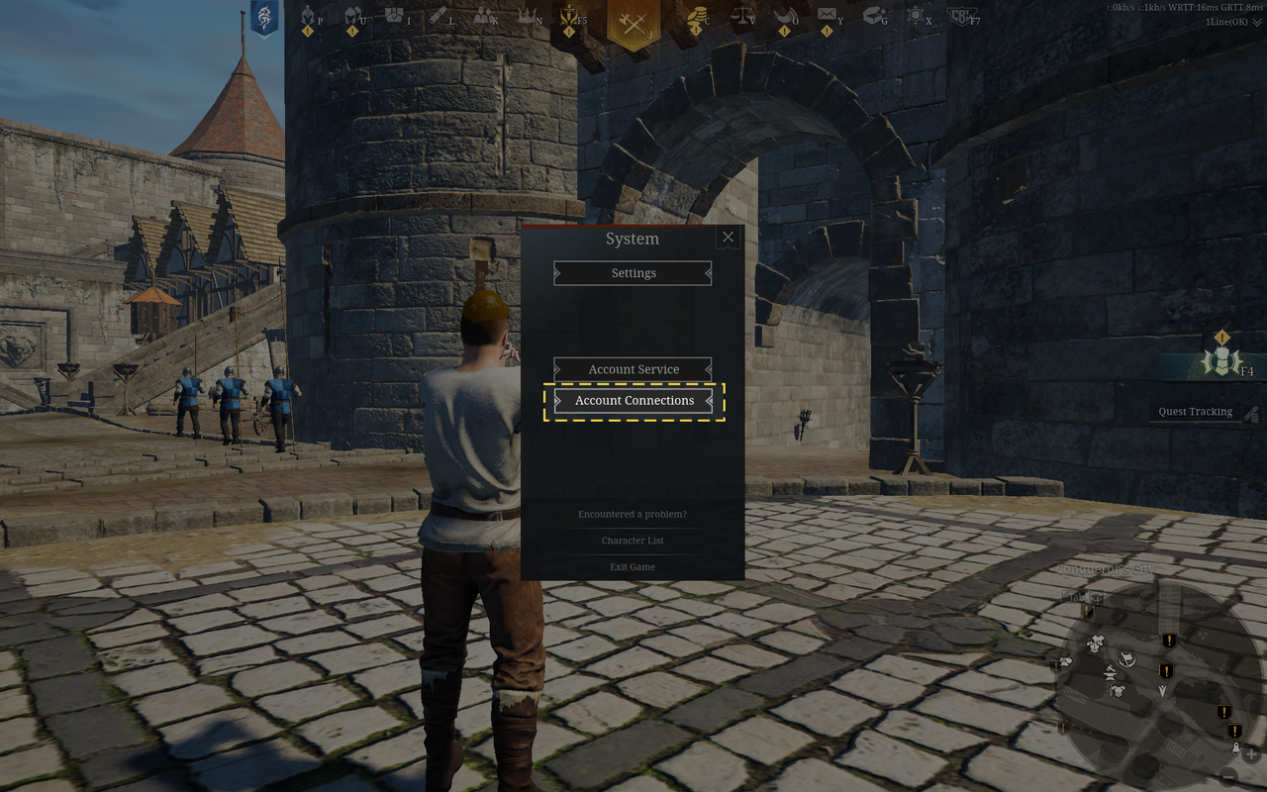Open the two-people social icon
Image resolution: width=1267 pixels, height=792 pixels.
[484, 17]
